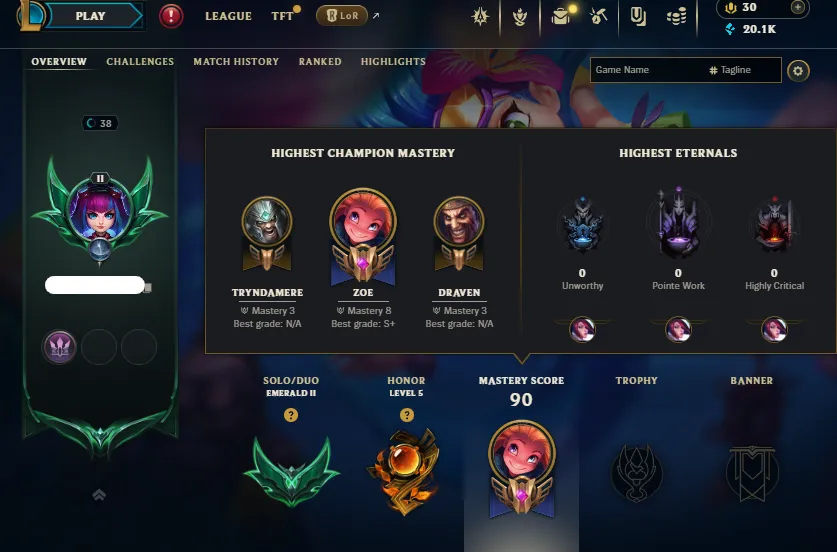Open the Challenges tab

pos(140,62)
